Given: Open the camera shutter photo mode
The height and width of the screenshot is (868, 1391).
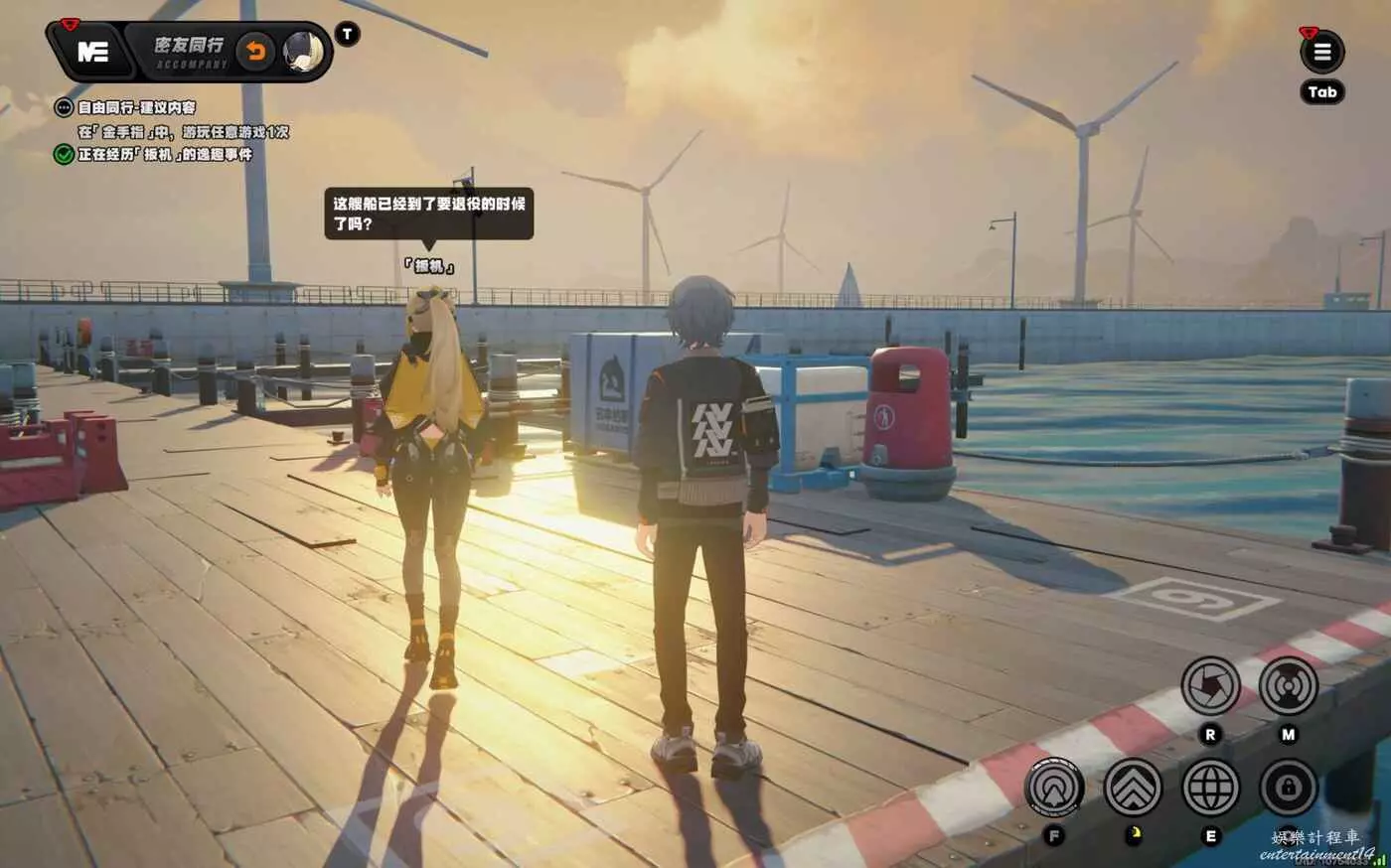Looking at the screenshot, I should (x=1210, y=686).
